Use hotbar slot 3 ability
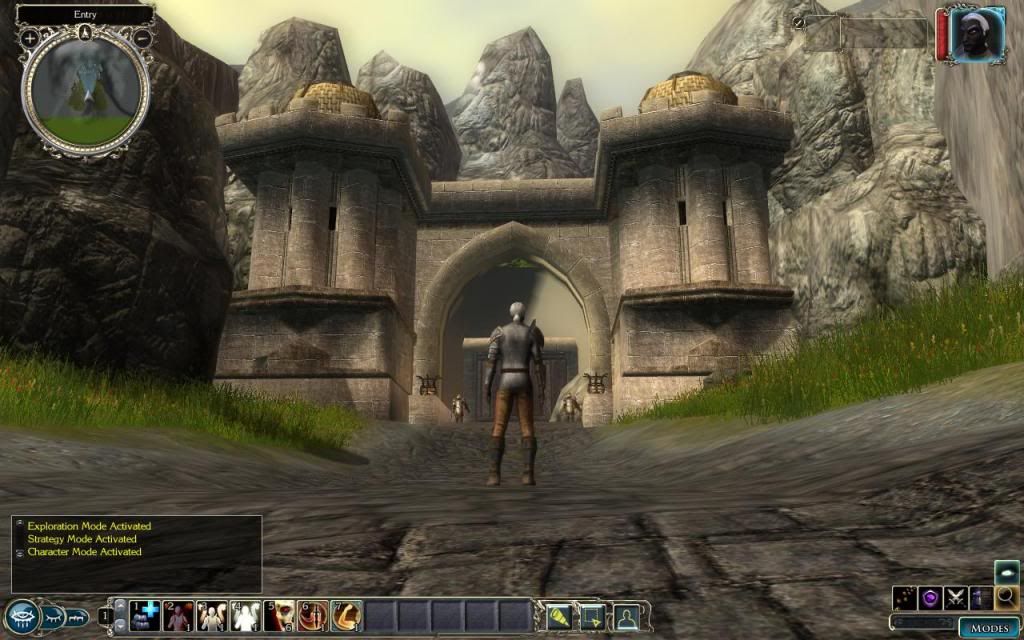The height and width of the screenshot is (640, 1024). (212, 615)
